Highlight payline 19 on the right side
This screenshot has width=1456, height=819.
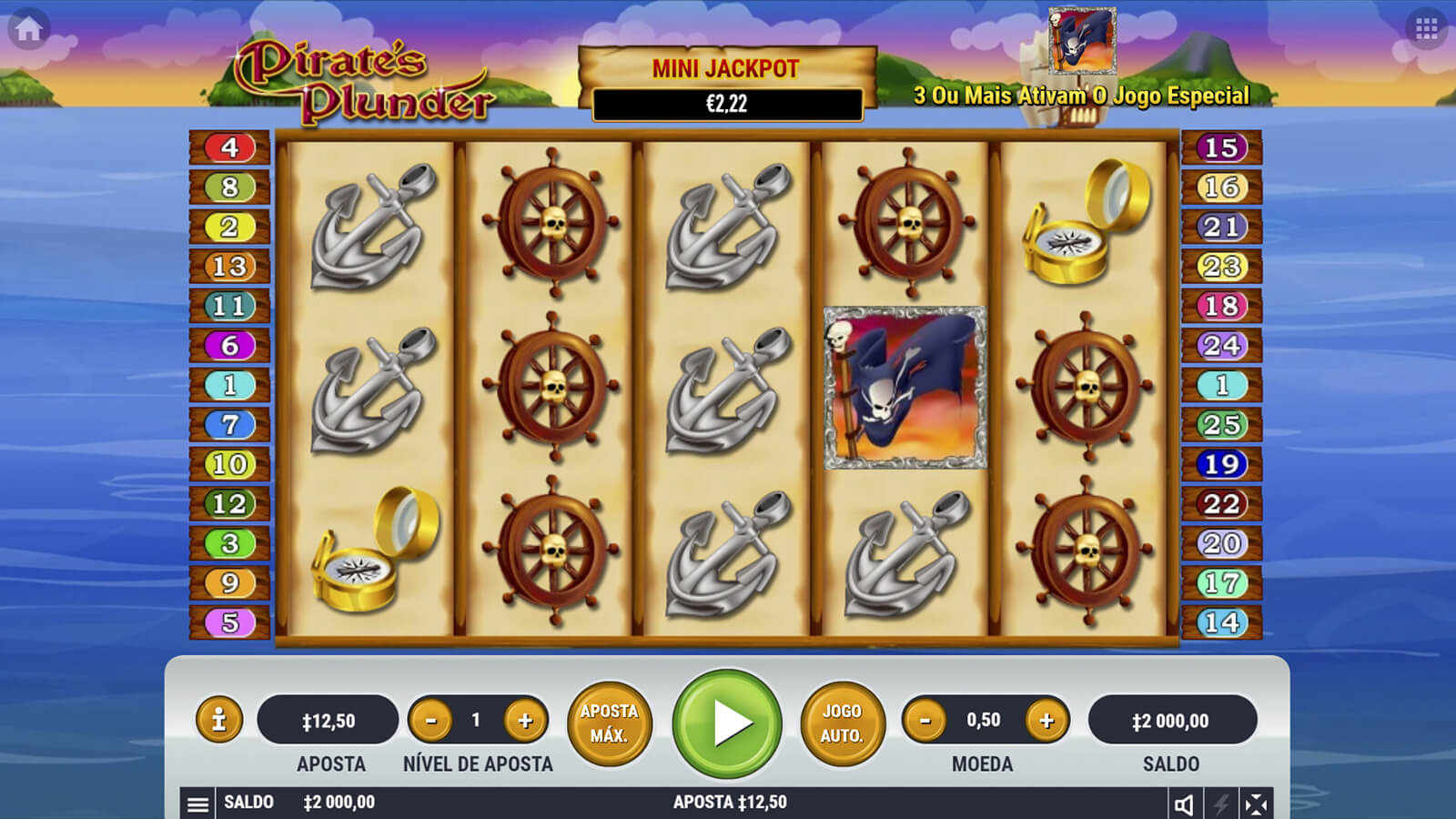tap(1221, 464)
